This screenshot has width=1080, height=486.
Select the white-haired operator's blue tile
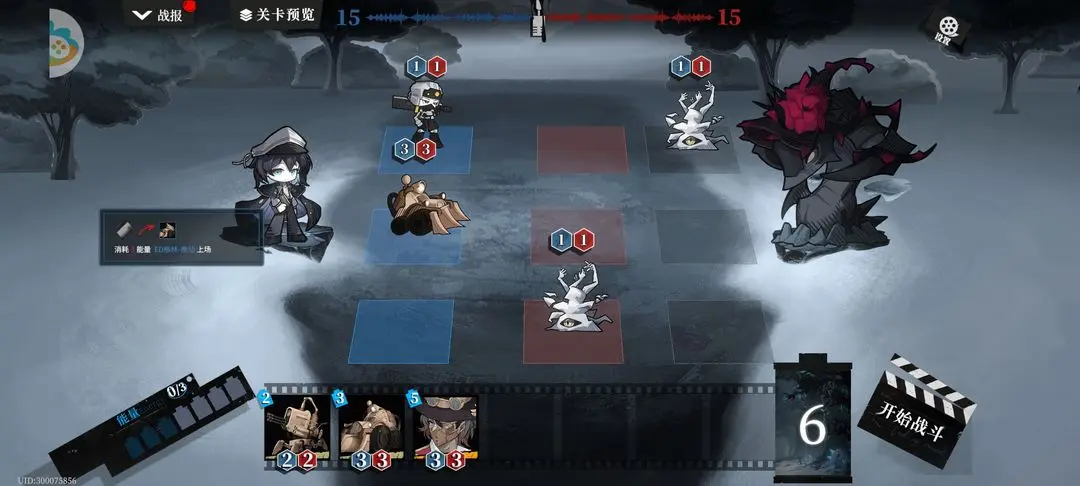pyautogui.click(x=427, y=150)
